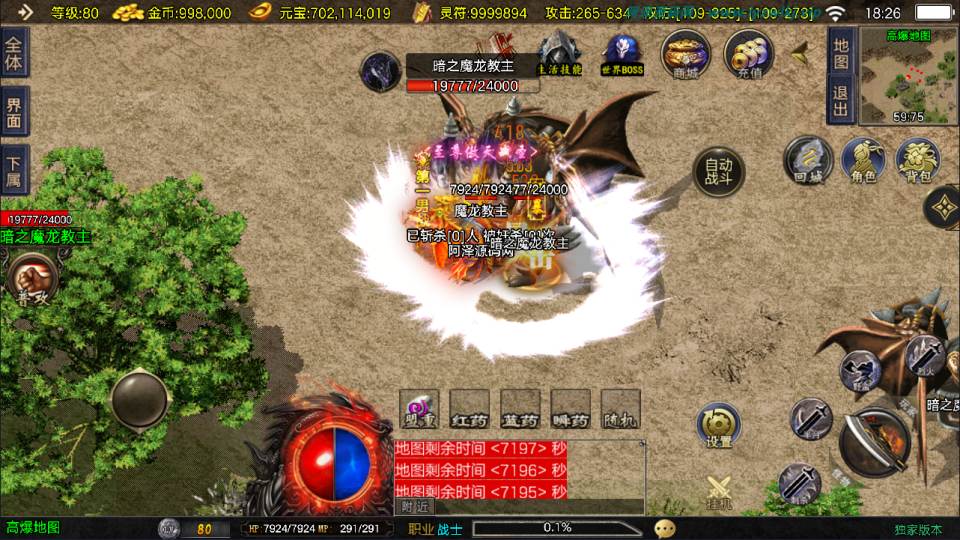Switch to the 附近 nearby chat tab
The image size is (960, 540).
click(411, 507)
